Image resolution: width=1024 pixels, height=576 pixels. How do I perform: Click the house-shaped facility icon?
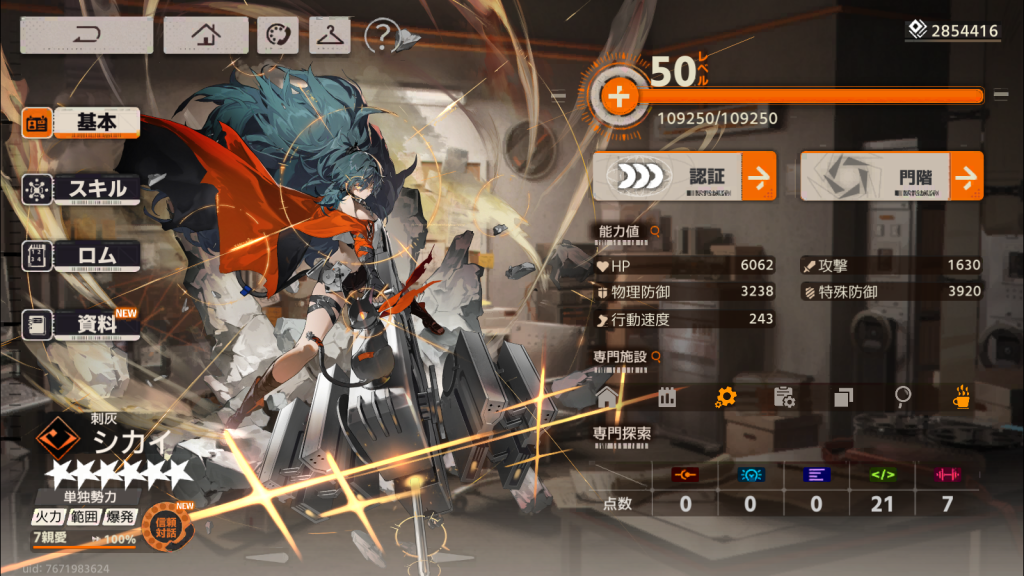pos(607,397)
